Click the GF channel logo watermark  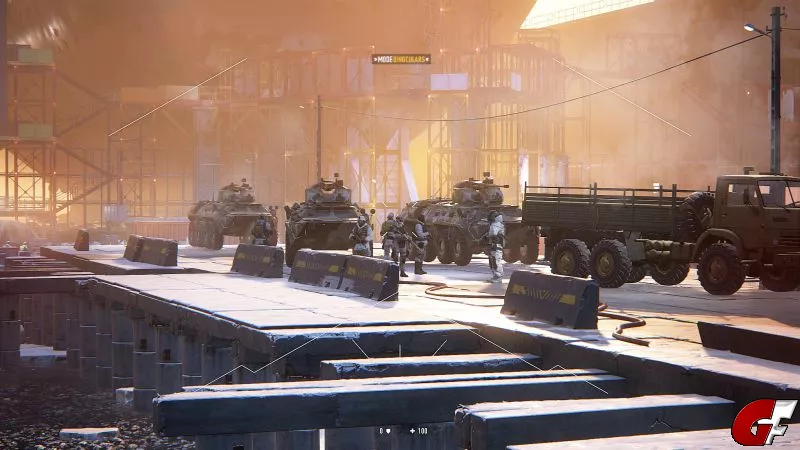(762, 422)
